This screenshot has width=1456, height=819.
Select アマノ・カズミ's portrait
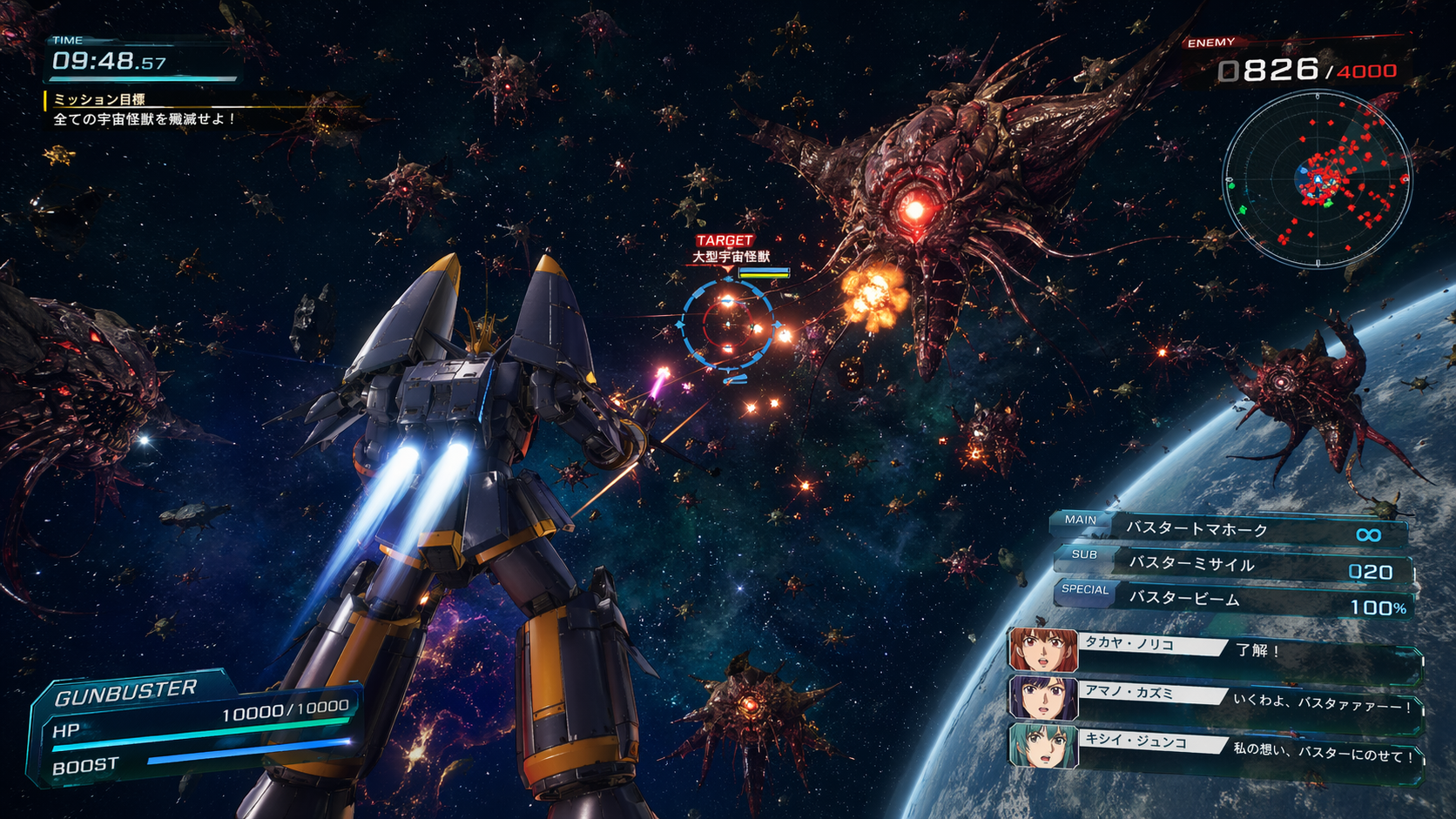click(x=1042, y=698)
